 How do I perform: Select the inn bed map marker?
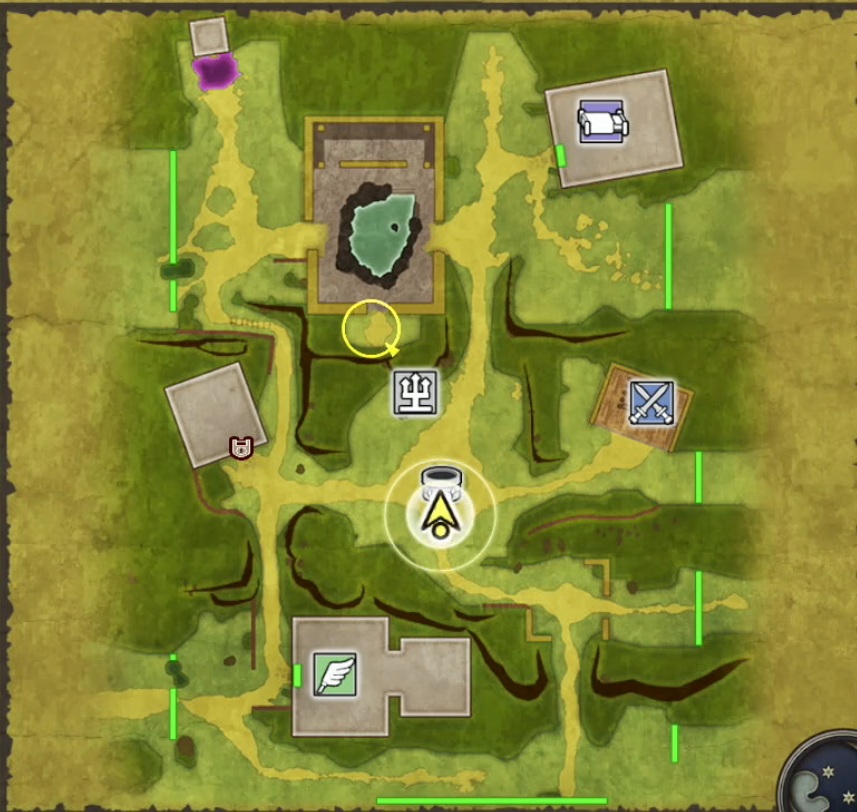coord(601,122)
